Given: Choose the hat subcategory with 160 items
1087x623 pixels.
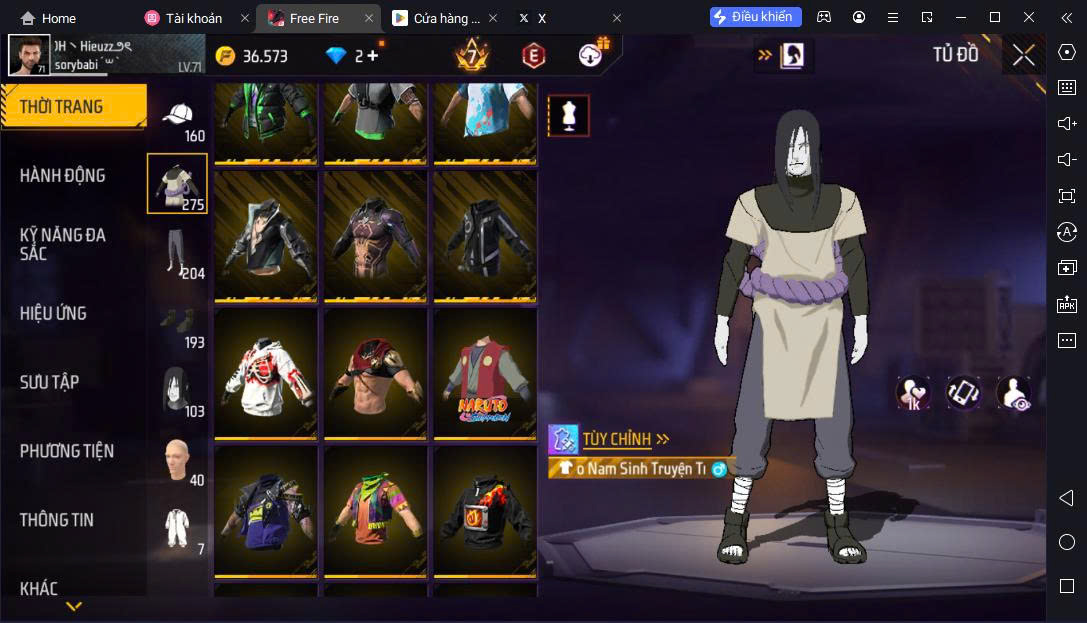Looking at the screenshot, I should (x=178, y=119).
